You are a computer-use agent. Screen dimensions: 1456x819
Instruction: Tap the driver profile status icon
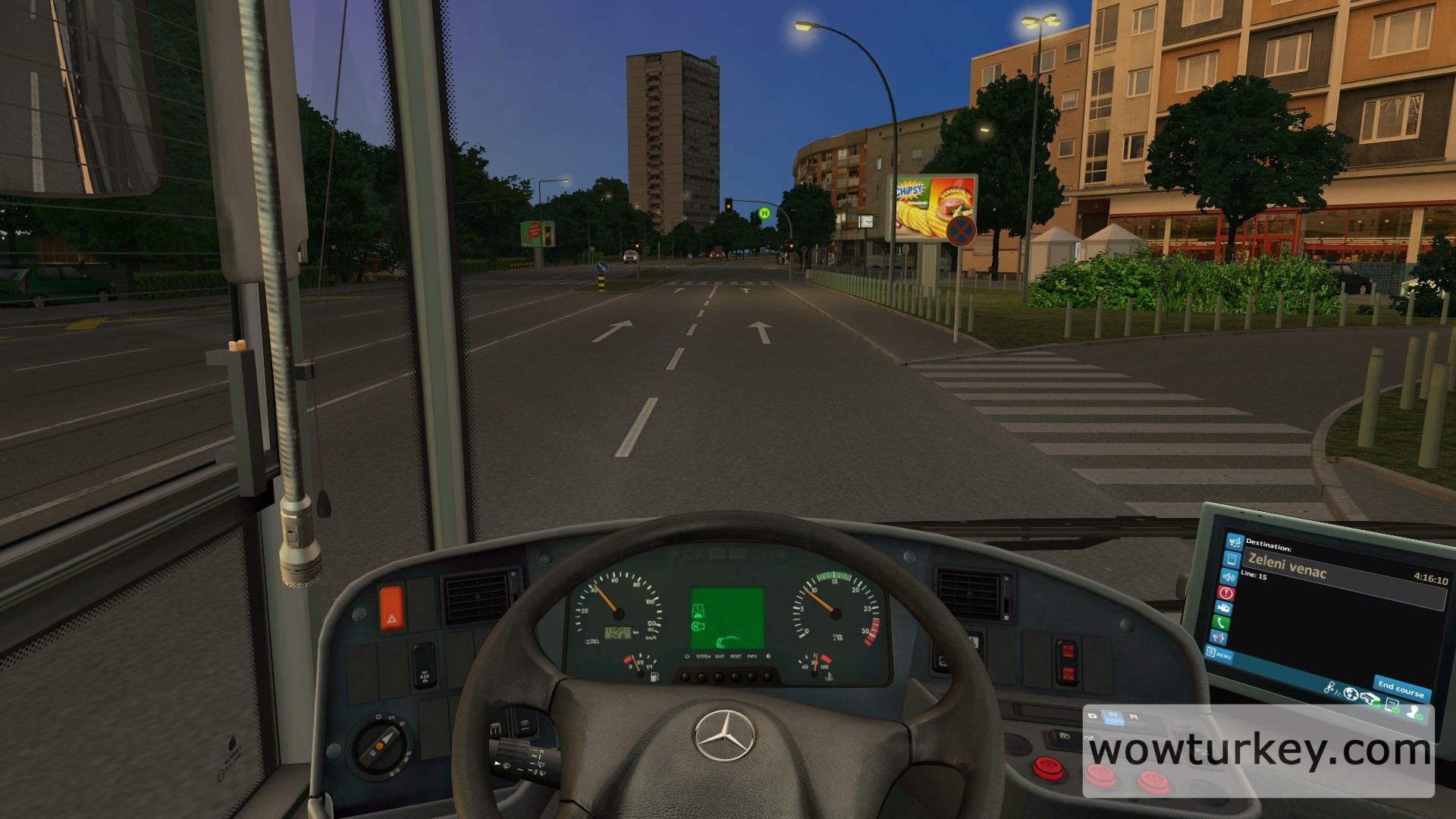click(1414, 711)
